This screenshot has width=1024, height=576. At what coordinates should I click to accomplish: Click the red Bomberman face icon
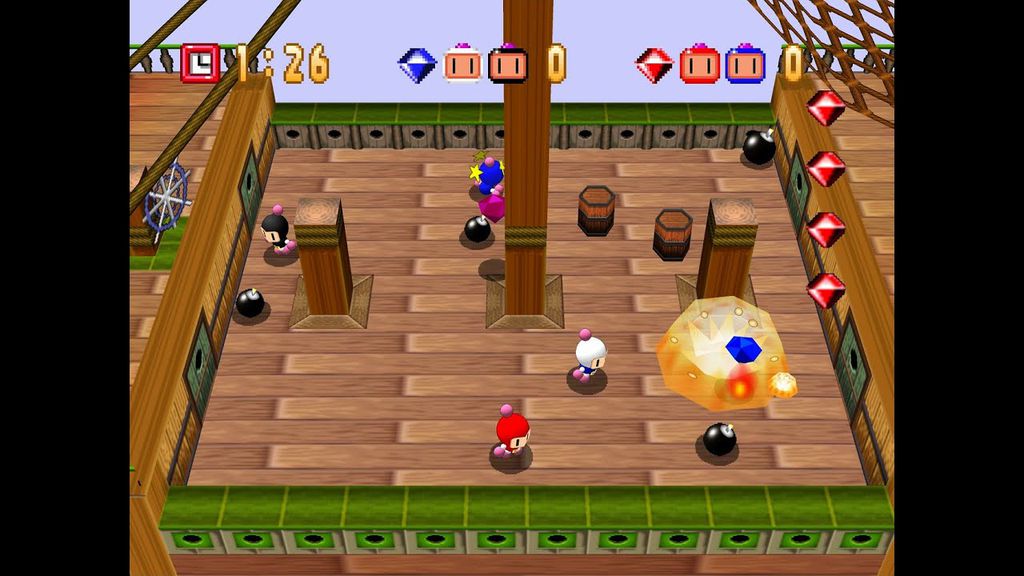699,64
